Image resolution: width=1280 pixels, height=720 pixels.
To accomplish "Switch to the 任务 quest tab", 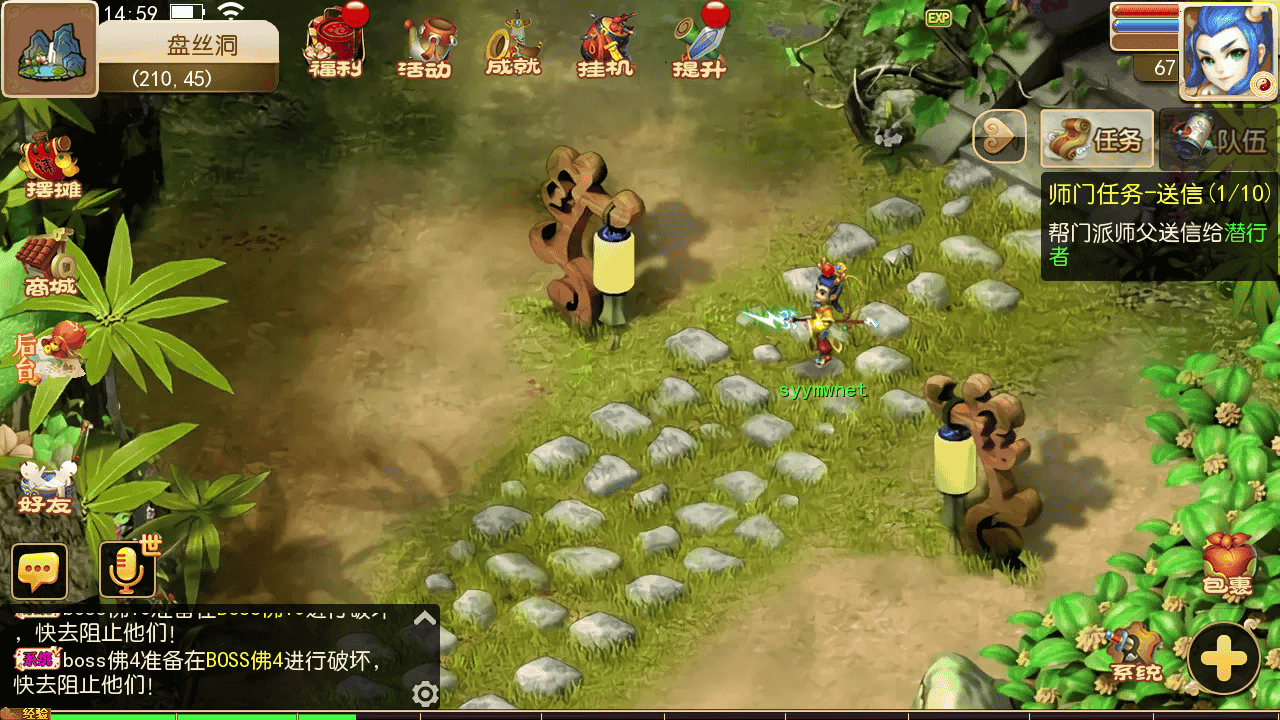I will click(x=1097, y=138).
